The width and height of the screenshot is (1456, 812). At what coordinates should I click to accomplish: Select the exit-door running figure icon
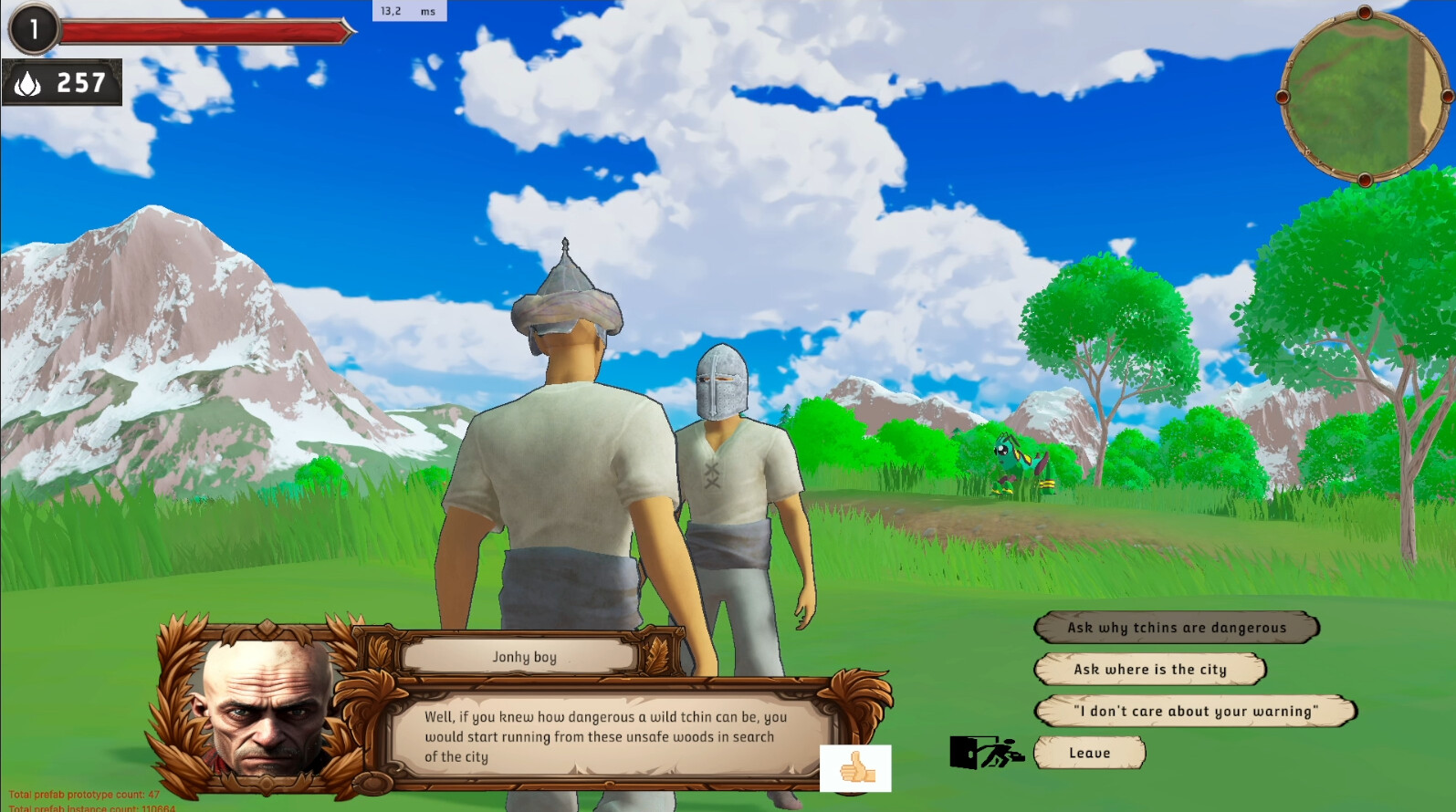click(x=988, y=752)
